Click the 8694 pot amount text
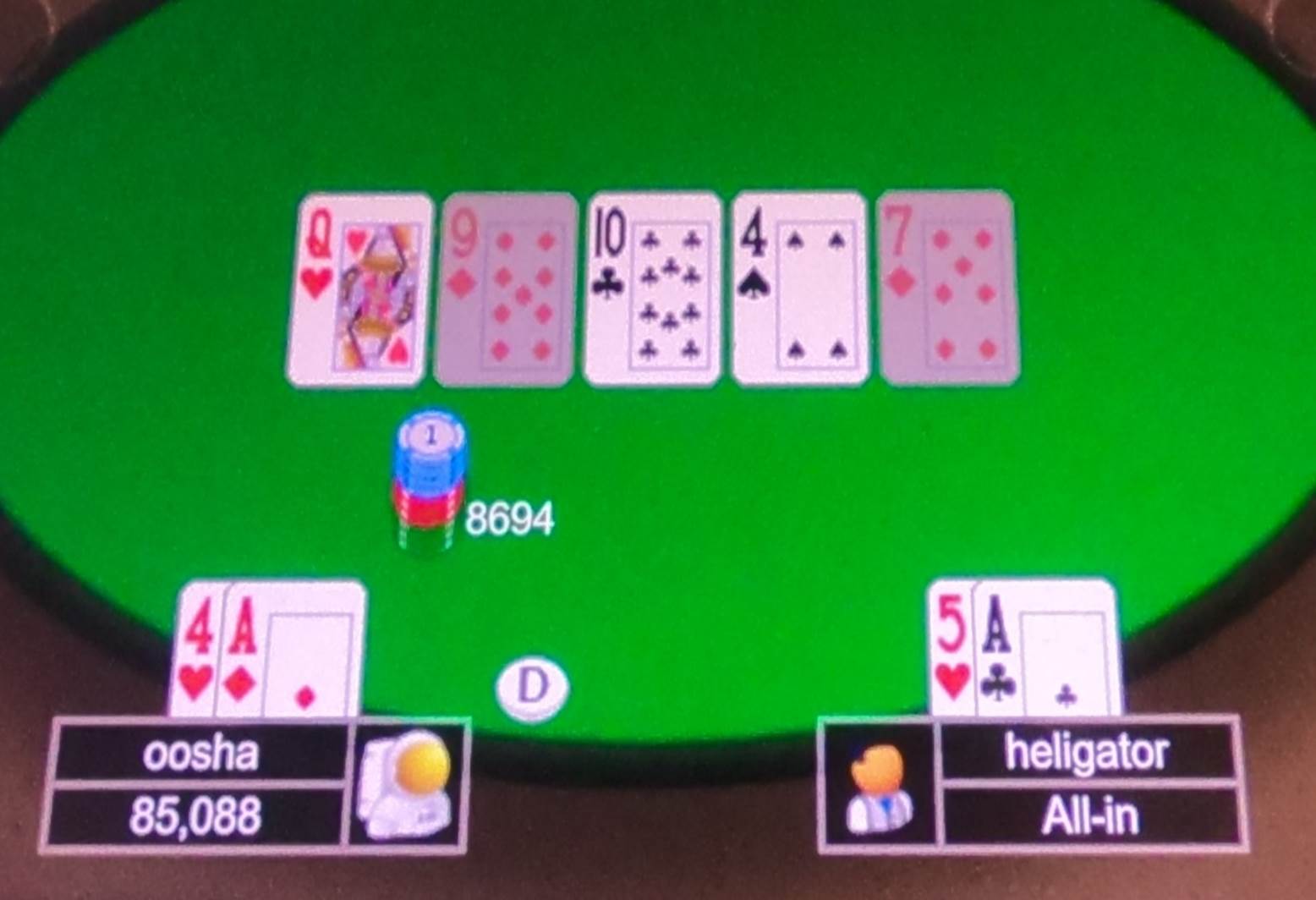 pos(511,518)
